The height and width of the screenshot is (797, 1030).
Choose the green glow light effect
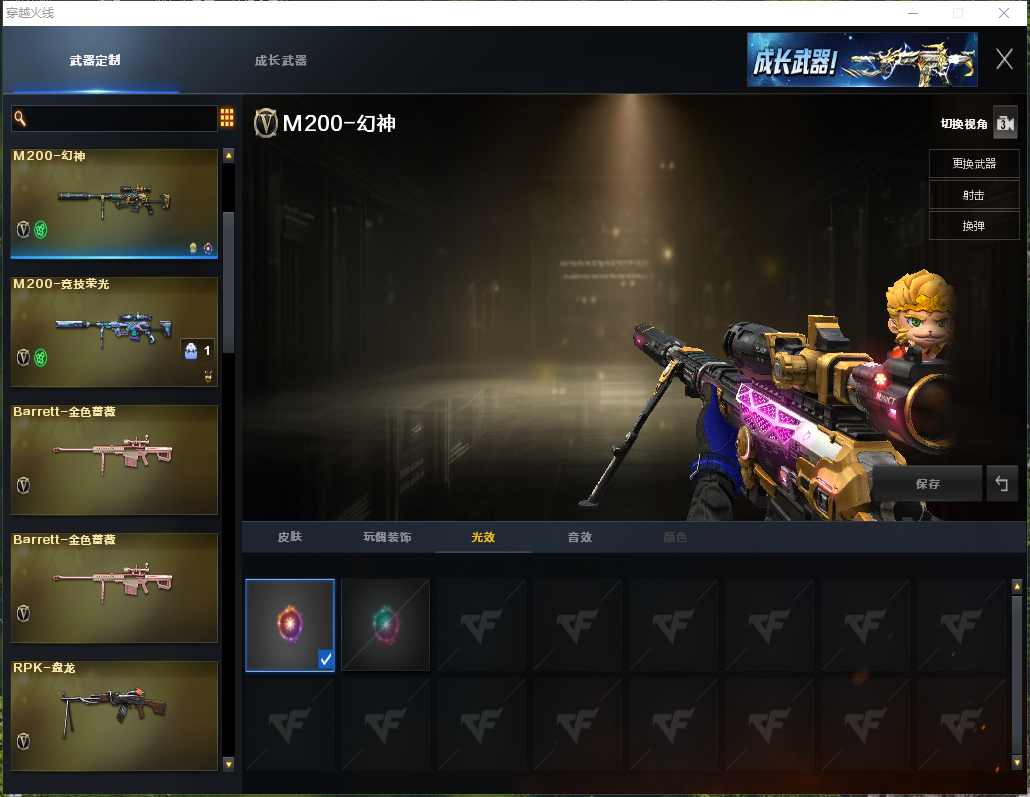385,625
